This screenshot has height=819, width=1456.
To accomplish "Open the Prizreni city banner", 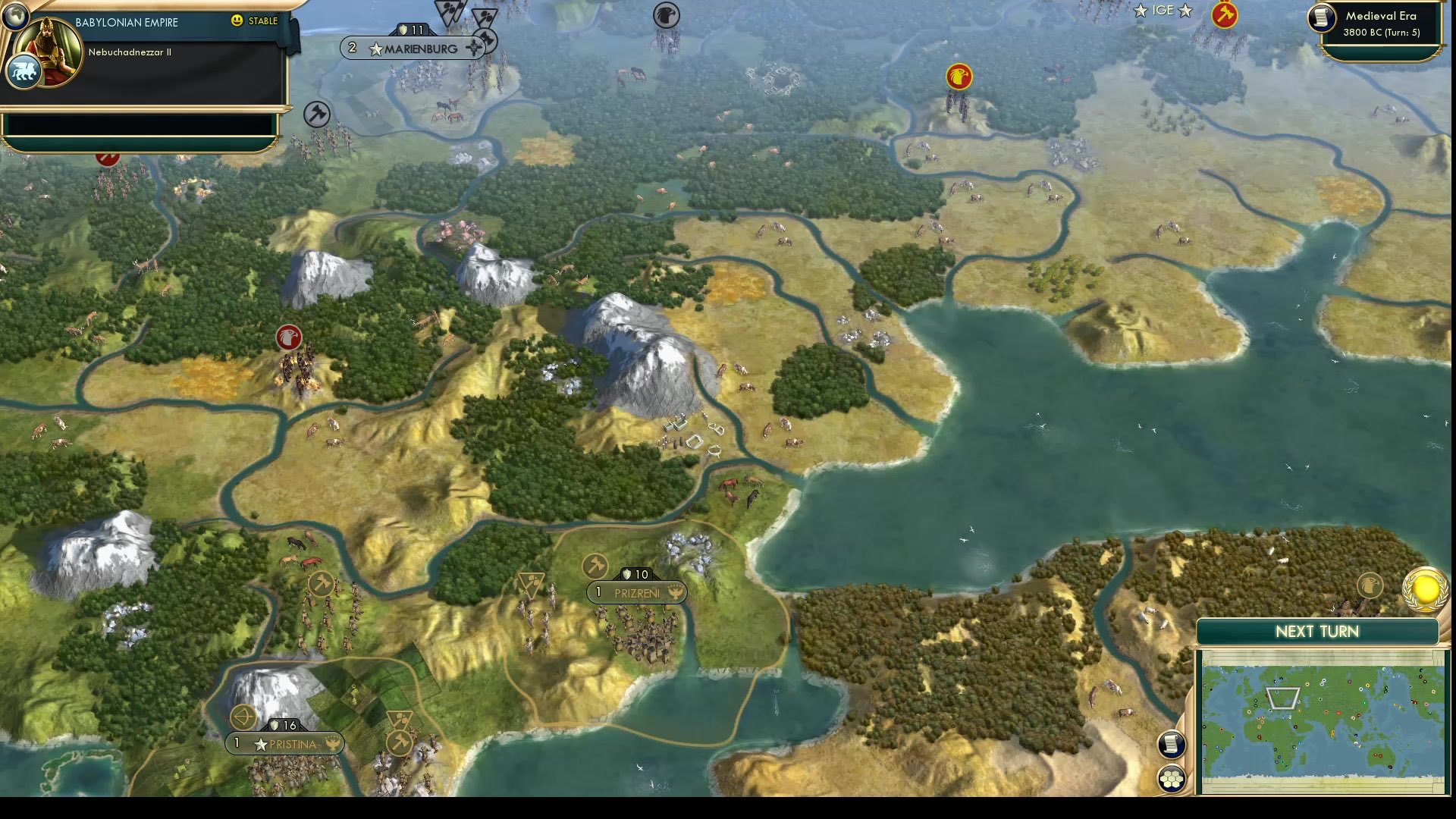I will (x=635, y=593).
